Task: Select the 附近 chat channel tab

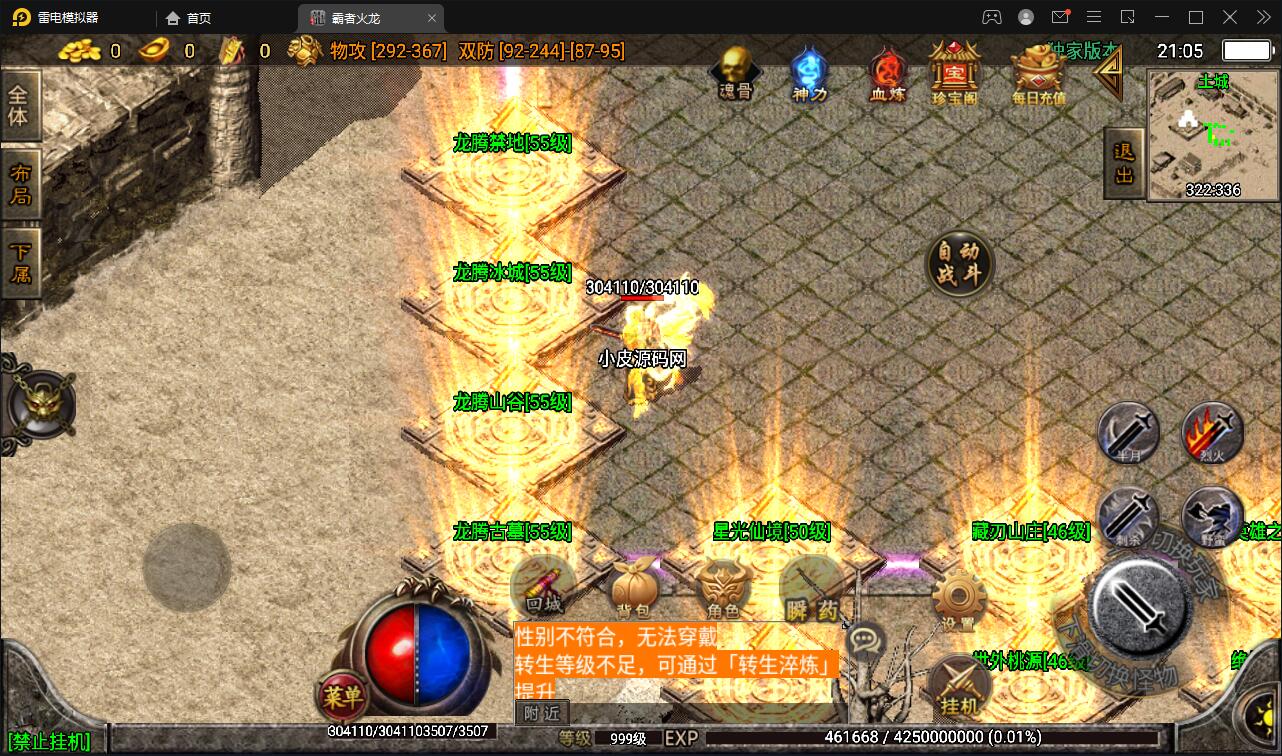Action: point(541,713)
